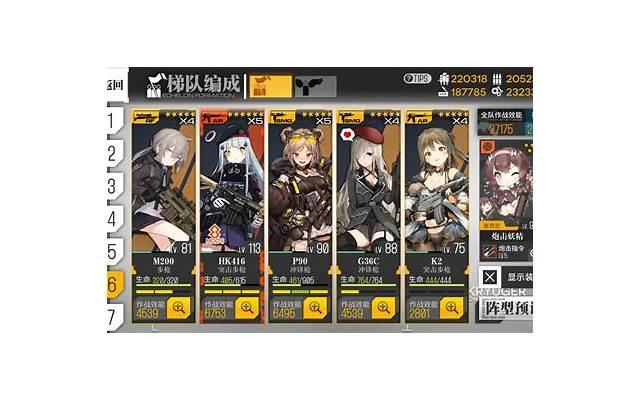Image resolution: width=640 pixels, height=400 pixels.
Task: Open HK416 details via magnifier button
Action: [246, 308]
